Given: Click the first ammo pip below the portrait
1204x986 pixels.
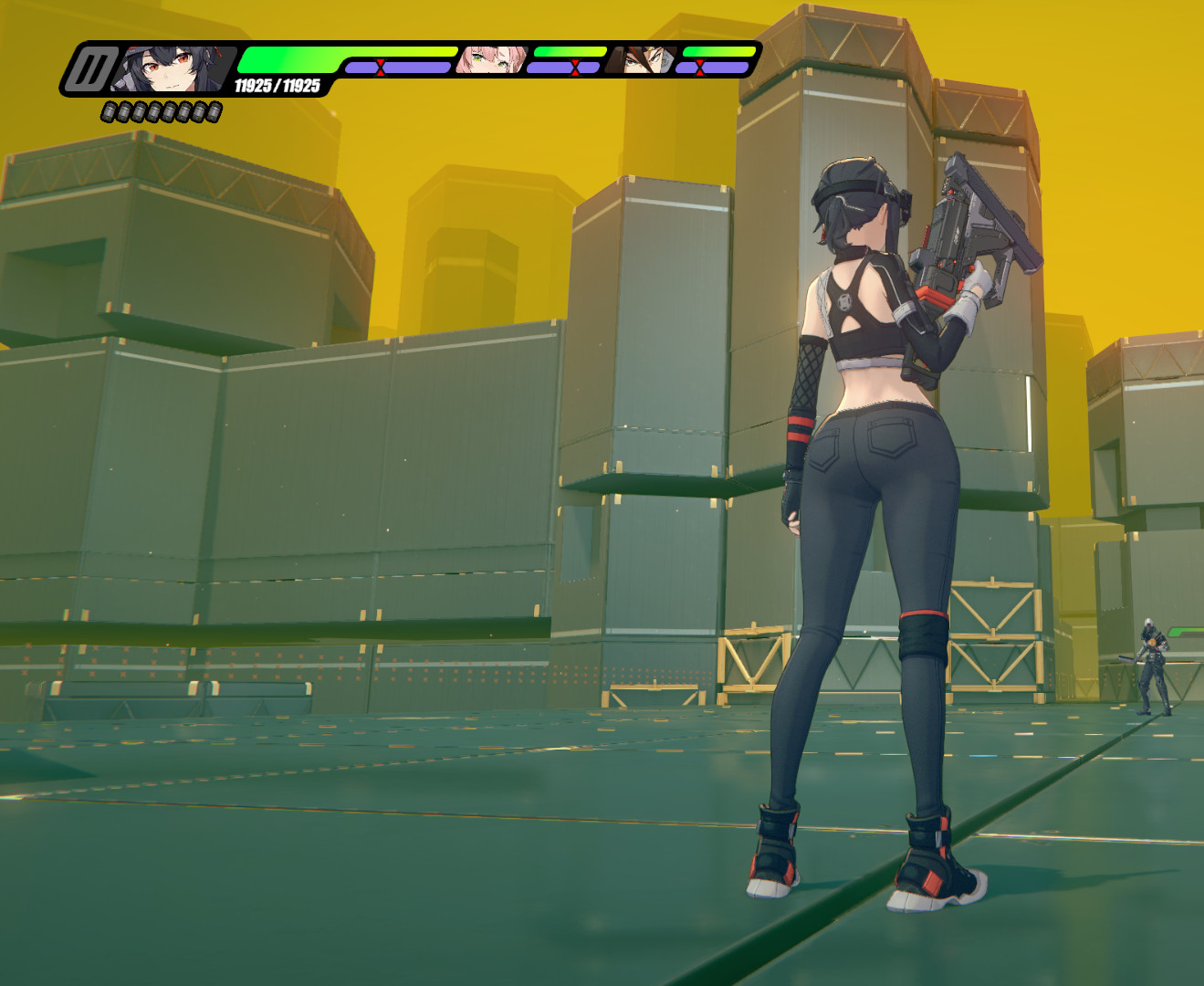Looking at the screenshot, I should [x=110, y=110].
